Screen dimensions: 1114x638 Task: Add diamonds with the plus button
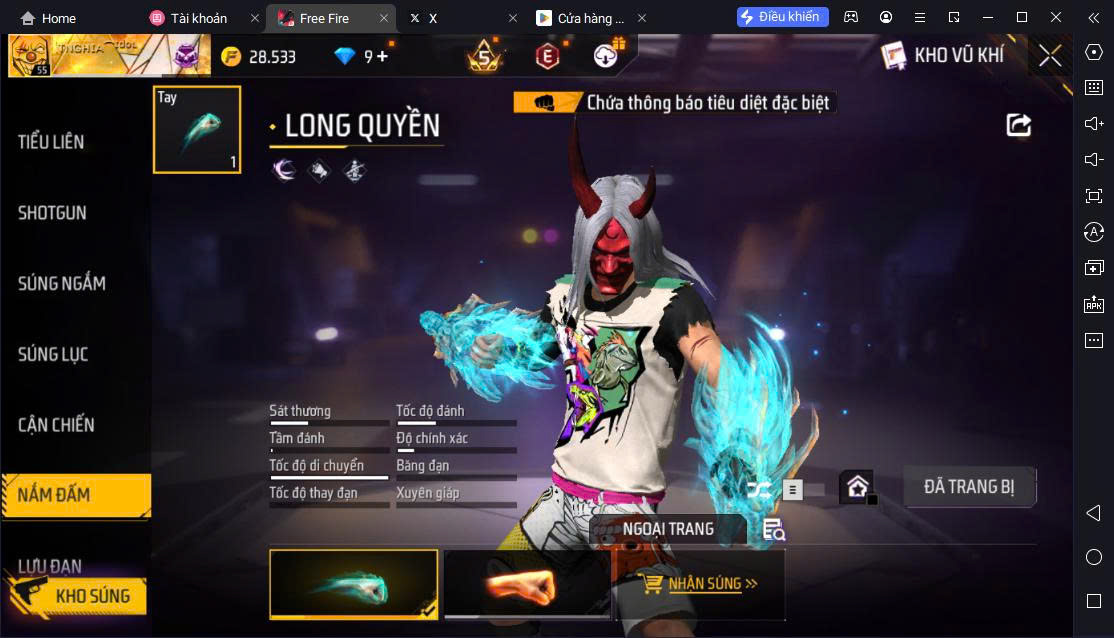382,57
